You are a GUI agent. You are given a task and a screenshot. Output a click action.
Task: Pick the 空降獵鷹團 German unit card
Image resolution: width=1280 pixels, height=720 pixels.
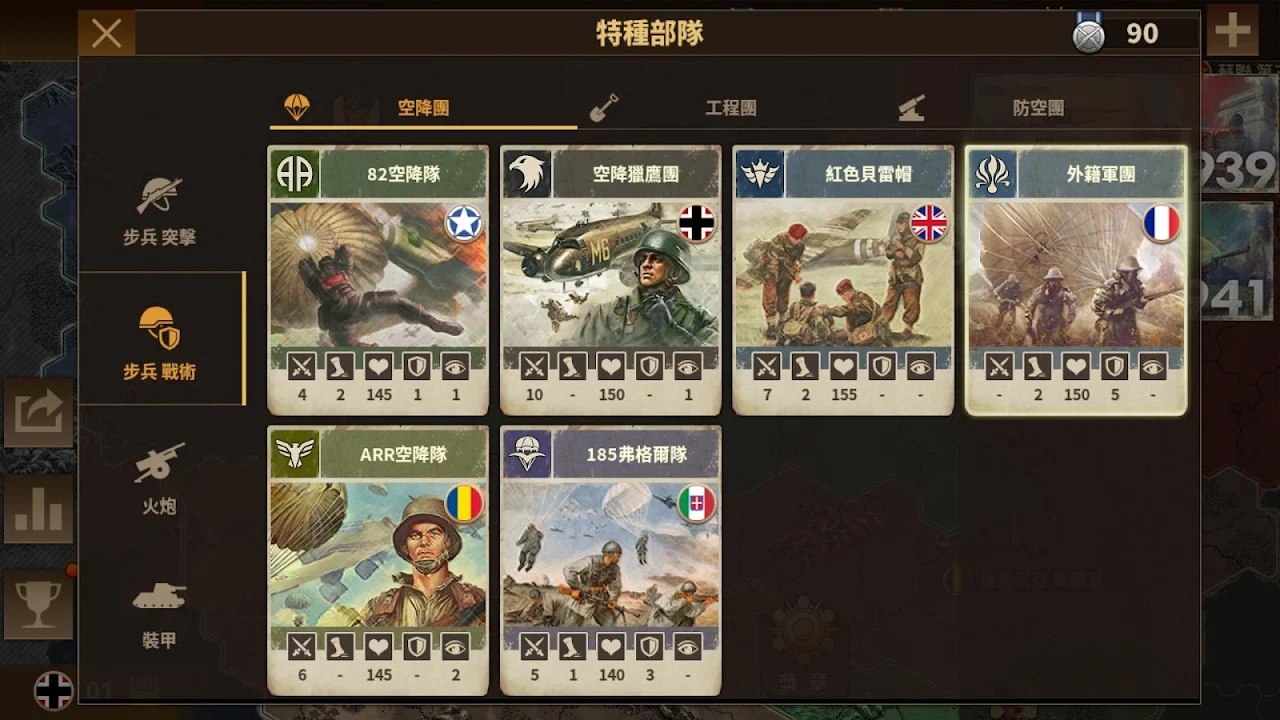click(x=610, y=280)
